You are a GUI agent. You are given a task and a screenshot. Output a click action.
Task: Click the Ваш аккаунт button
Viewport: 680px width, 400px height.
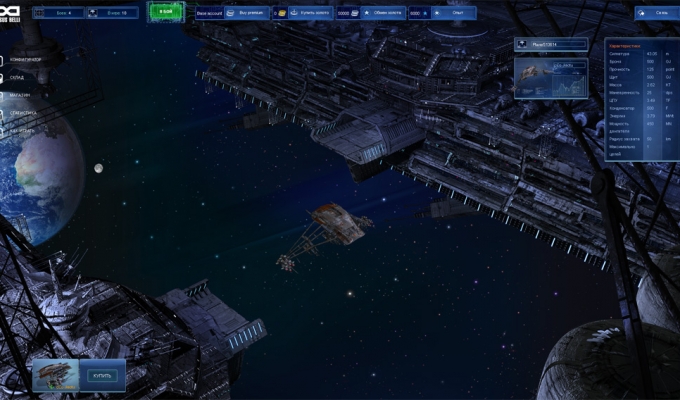point(210,14)
